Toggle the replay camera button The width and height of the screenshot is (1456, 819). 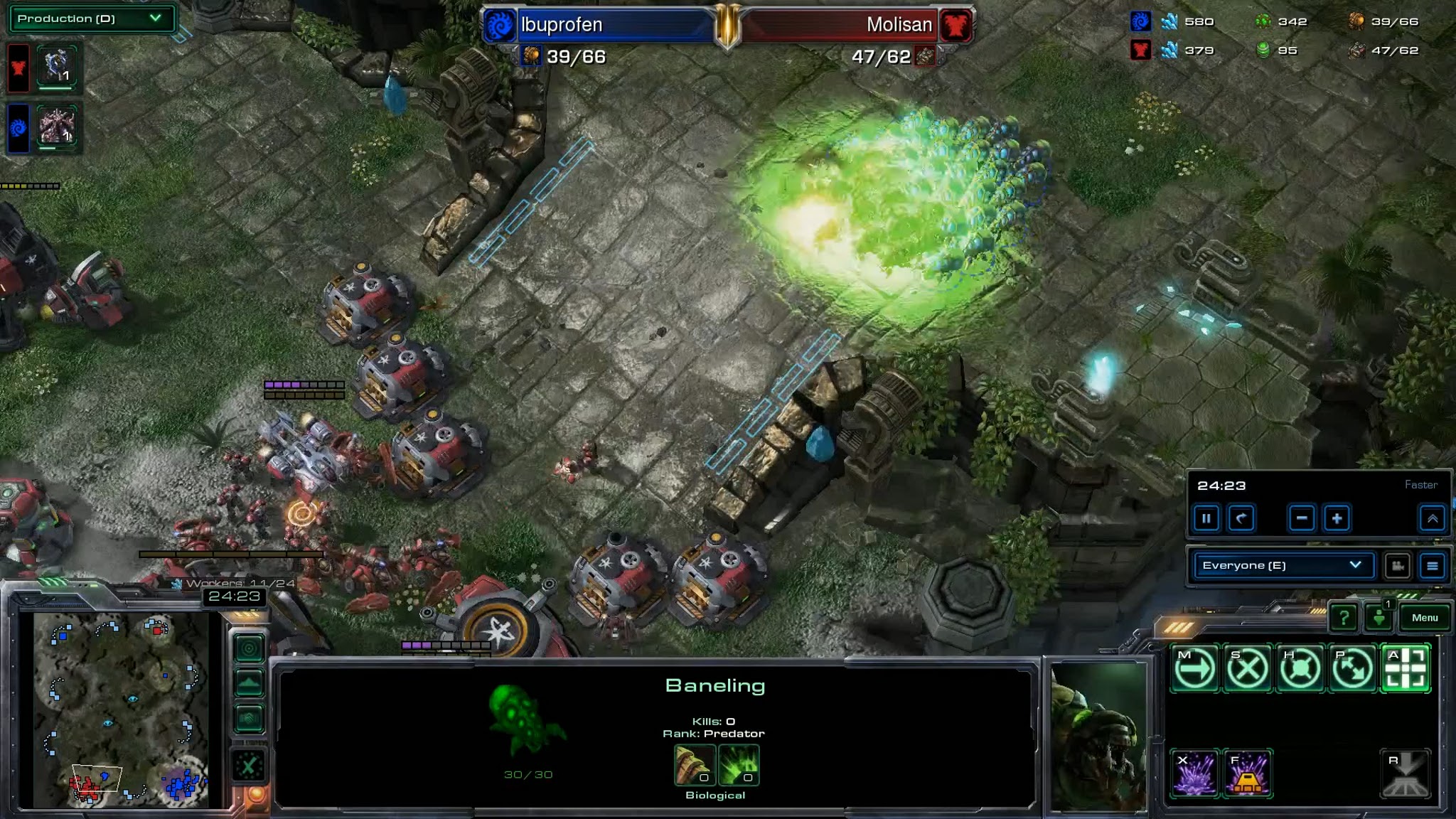point(1397,566)
